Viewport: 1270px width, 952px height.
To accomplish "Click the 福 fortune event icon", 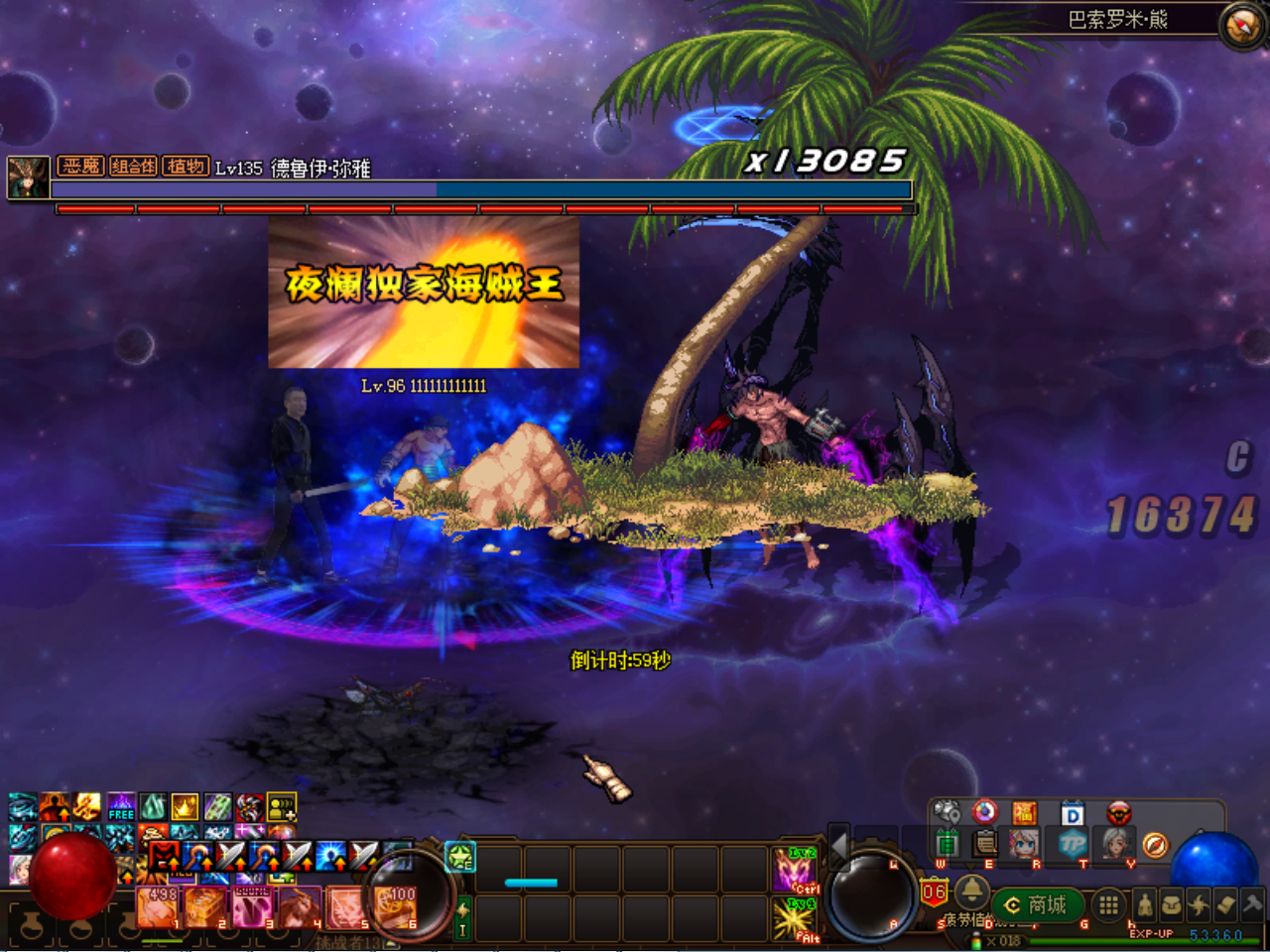I will point(1026,812).
